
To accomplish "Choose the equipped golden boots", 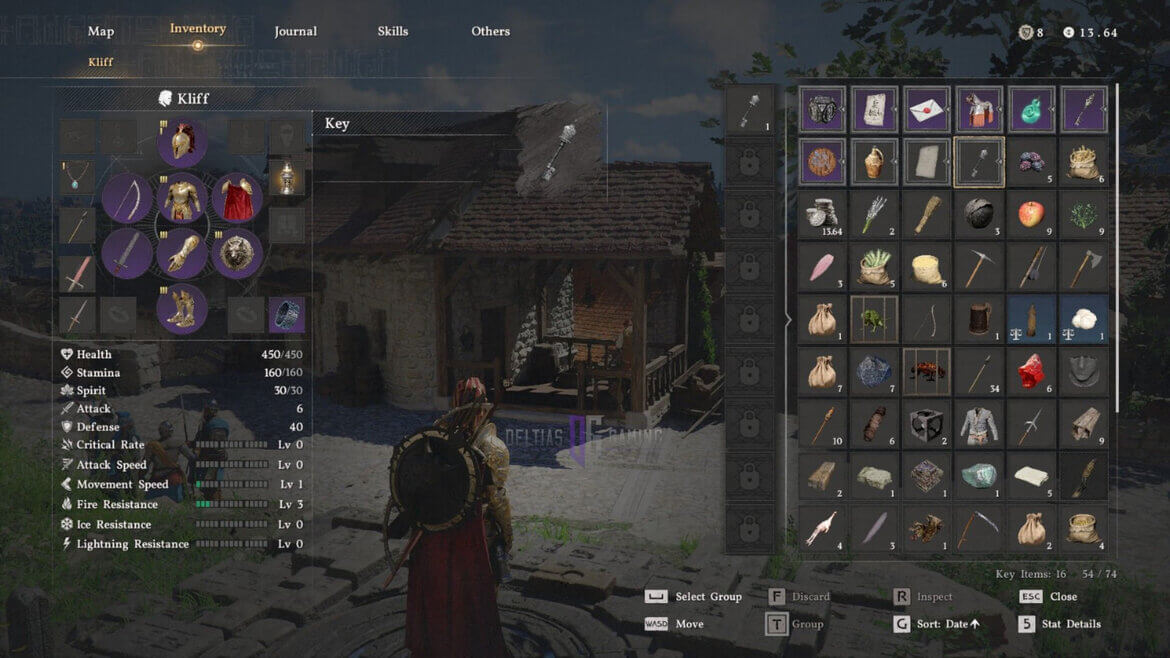I will point(182,307).
